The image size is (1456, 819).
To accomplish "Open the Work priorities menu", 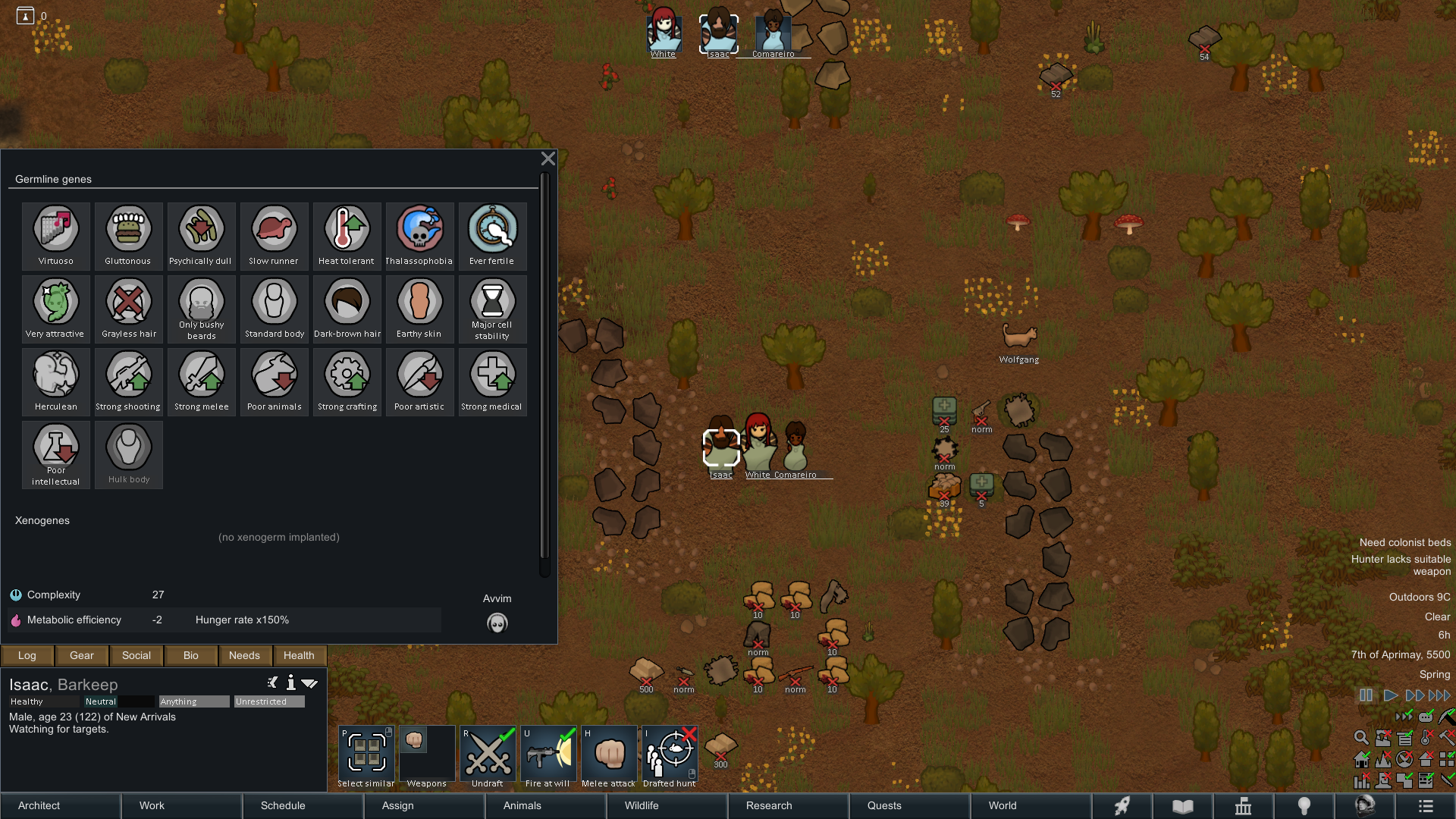I will [182, 805].
